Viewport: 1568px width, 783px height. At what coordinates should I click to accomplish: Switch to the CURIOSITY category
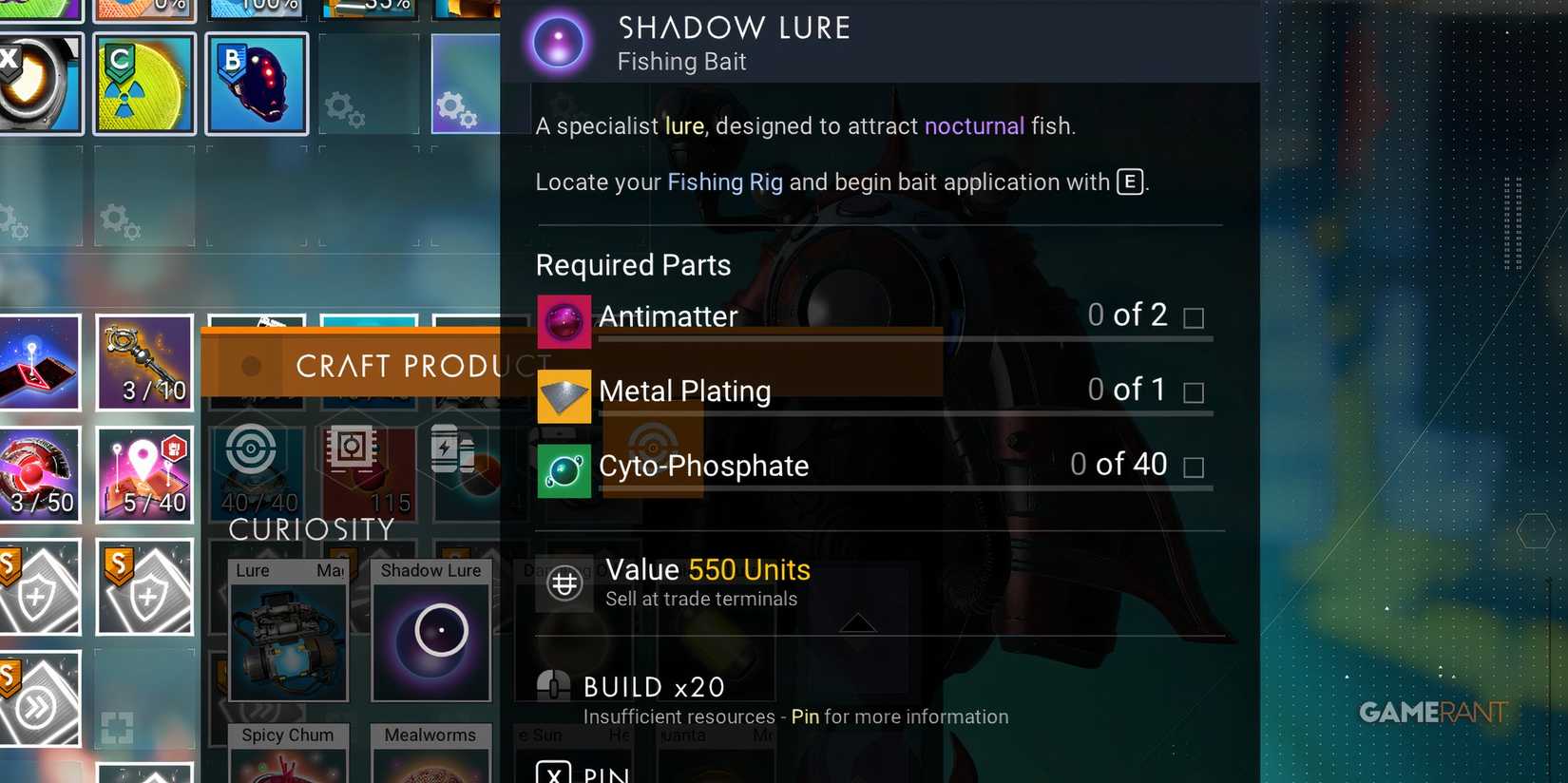tap(311, 529)
